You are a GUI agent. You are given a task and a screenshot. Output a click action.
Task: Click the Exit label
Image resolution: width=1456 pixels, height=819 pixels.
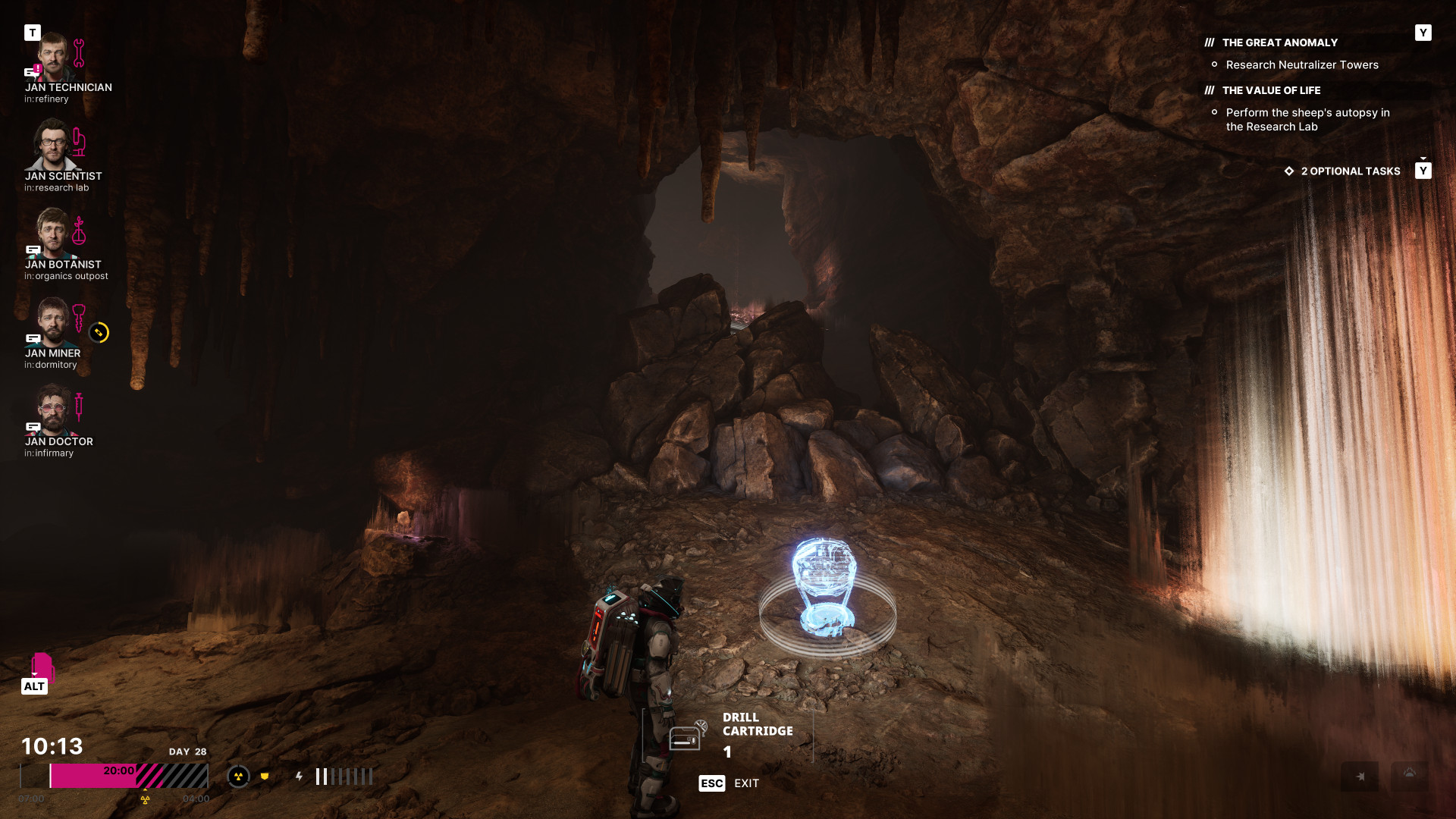click(x=746, y=783)
